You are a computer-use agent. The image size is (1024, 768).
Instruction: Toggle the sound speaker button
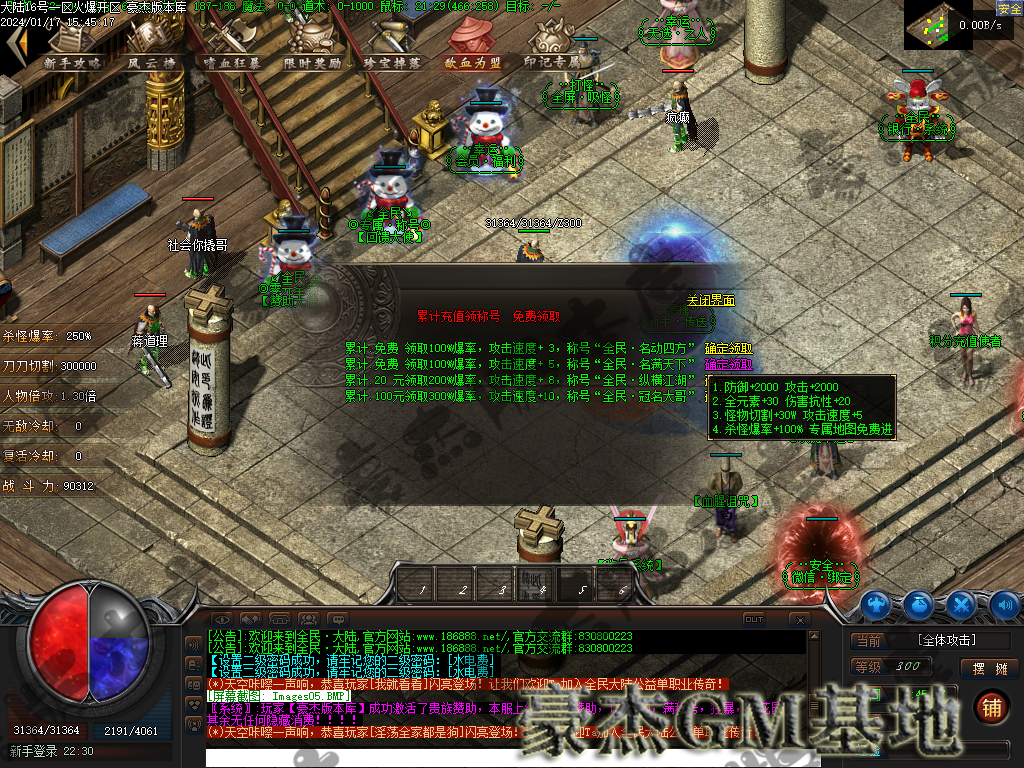(x=1004, y=605)
